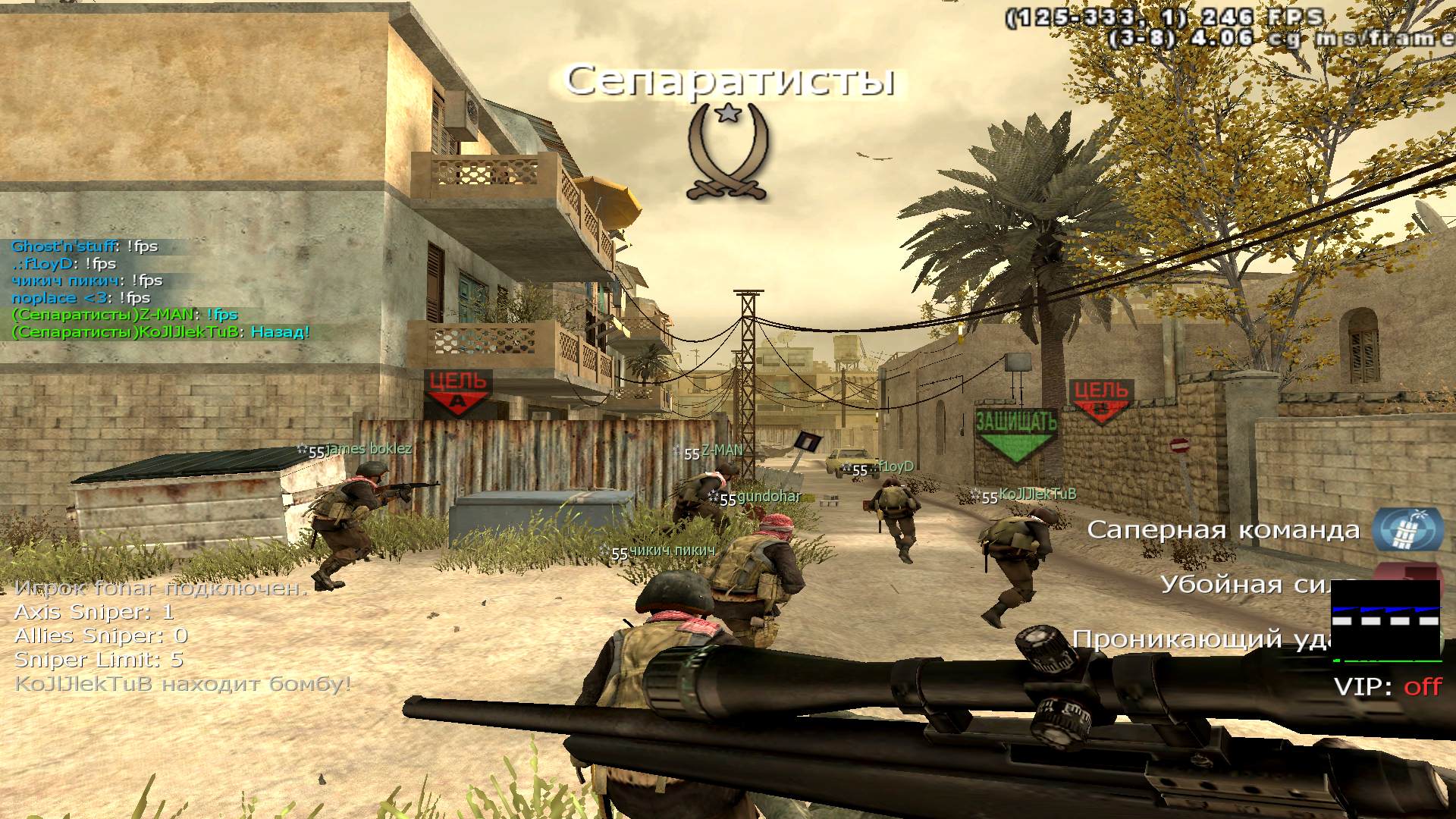Click the Сепаратисты faction emblem
The height and width of the screenshot is (819, 1456).
point(728,152)
